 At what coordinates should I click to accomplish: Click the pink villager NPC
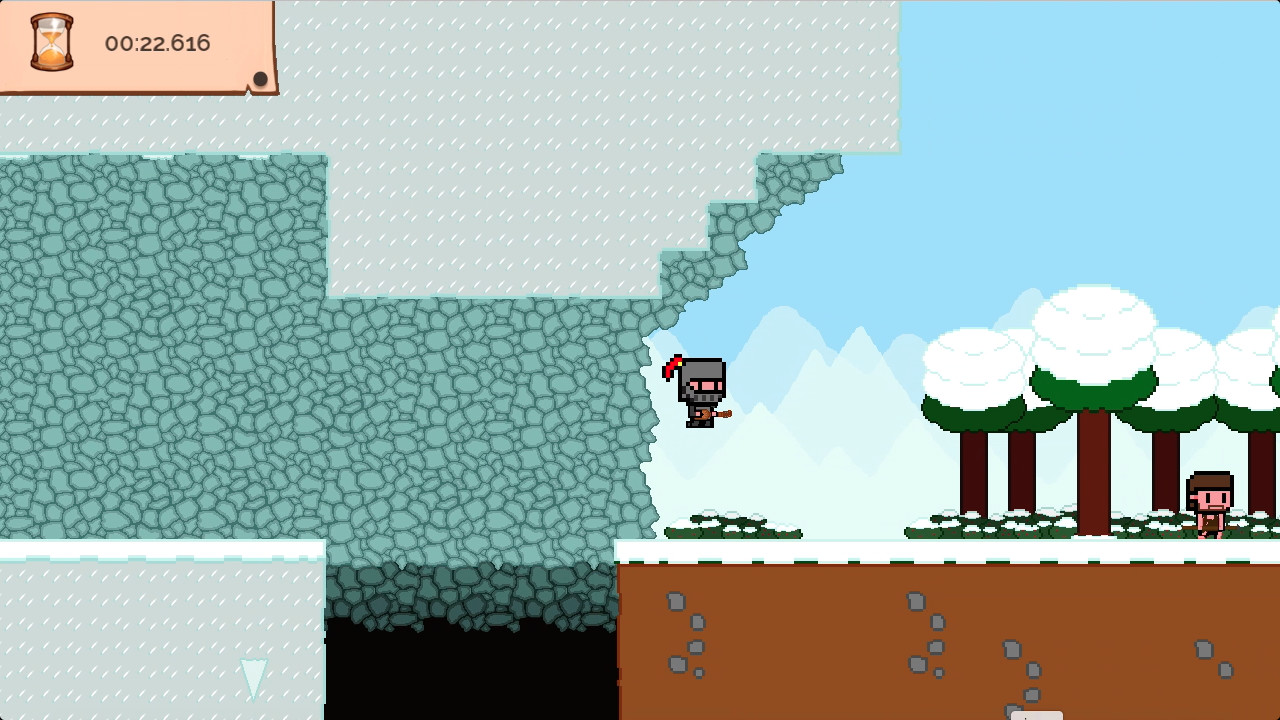1210,505
